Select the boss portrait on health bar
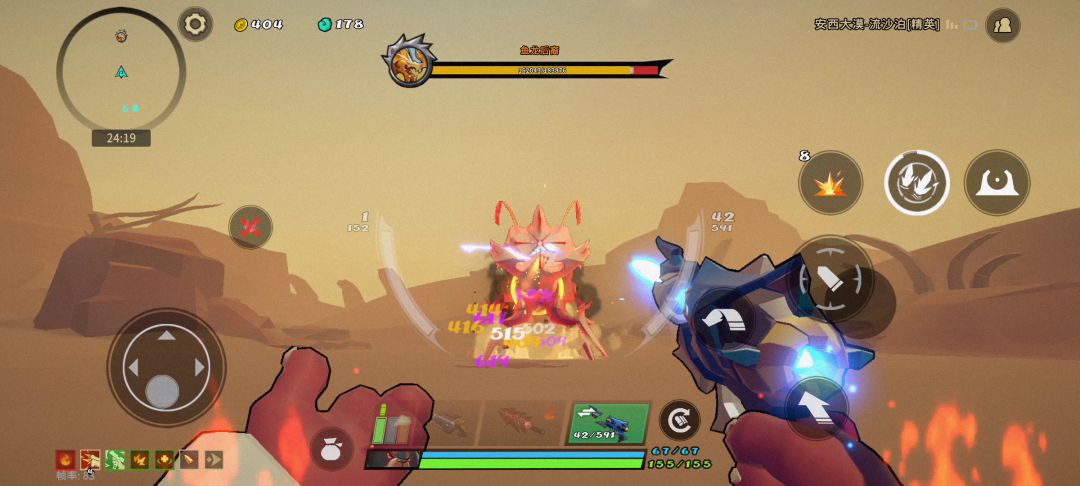Screen dimensions: 1080x486 [409, 62]
